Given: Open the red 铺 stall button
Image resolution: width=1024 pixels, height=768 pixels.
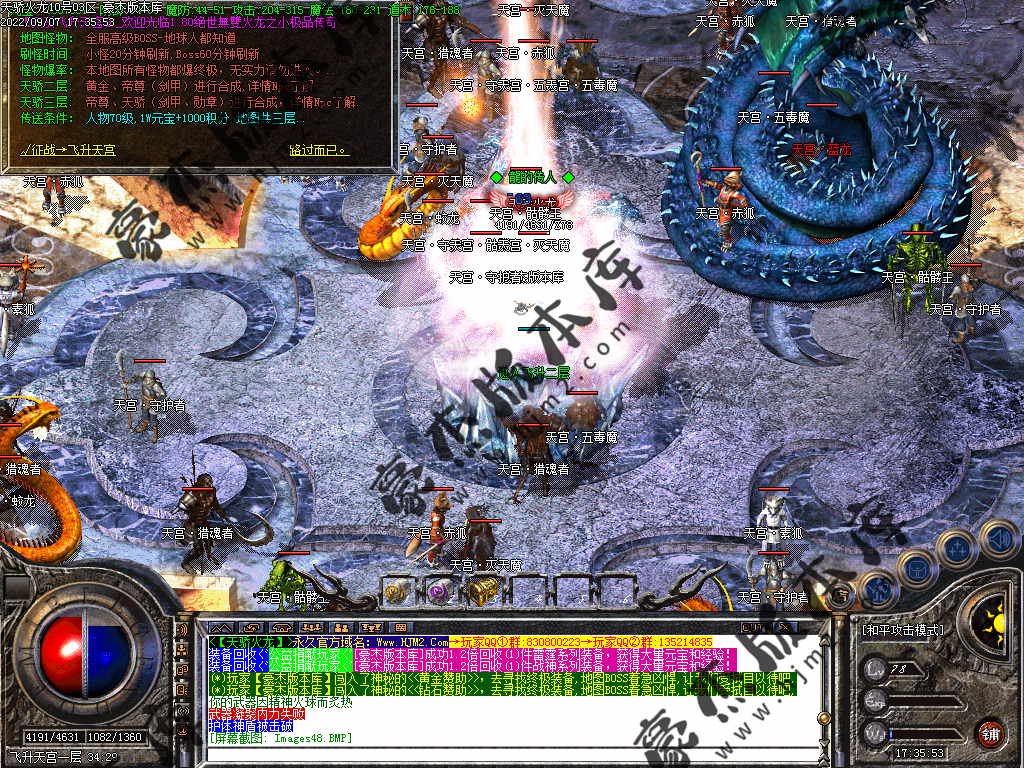Looking at the screenshot, I should 991,732.
